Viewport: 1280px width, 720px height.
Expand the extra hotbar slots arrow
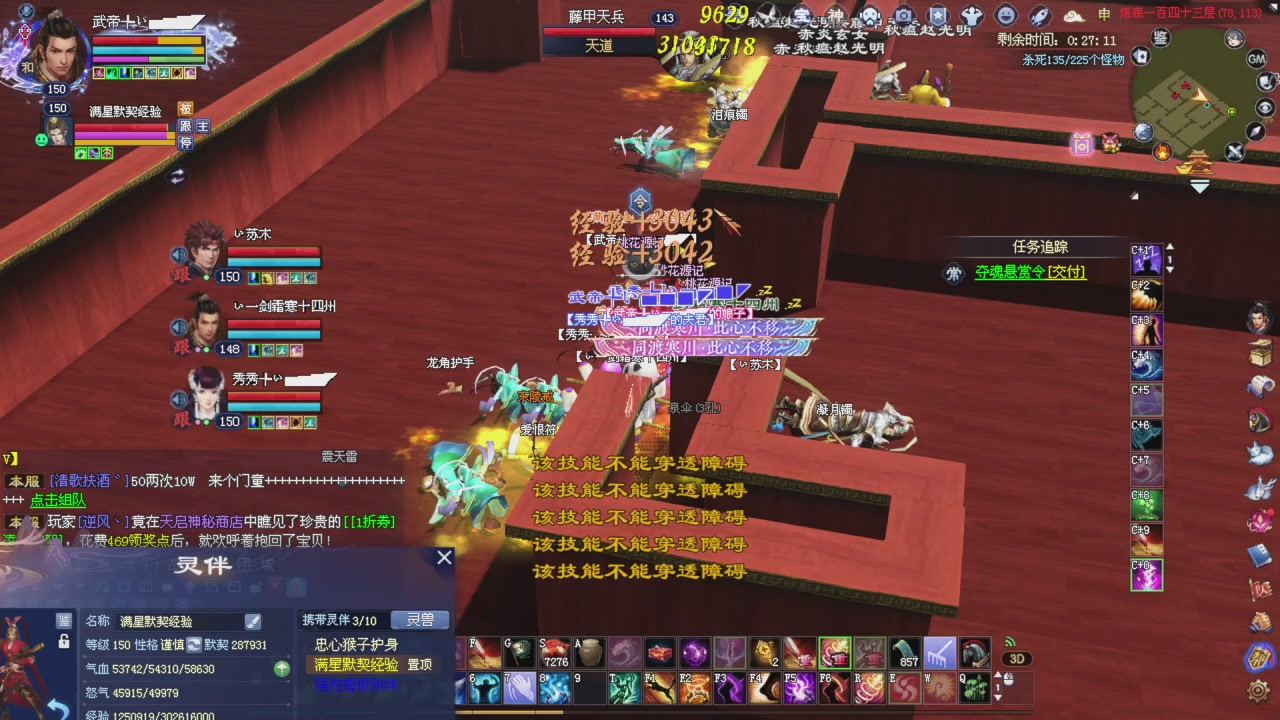(998, 675)
